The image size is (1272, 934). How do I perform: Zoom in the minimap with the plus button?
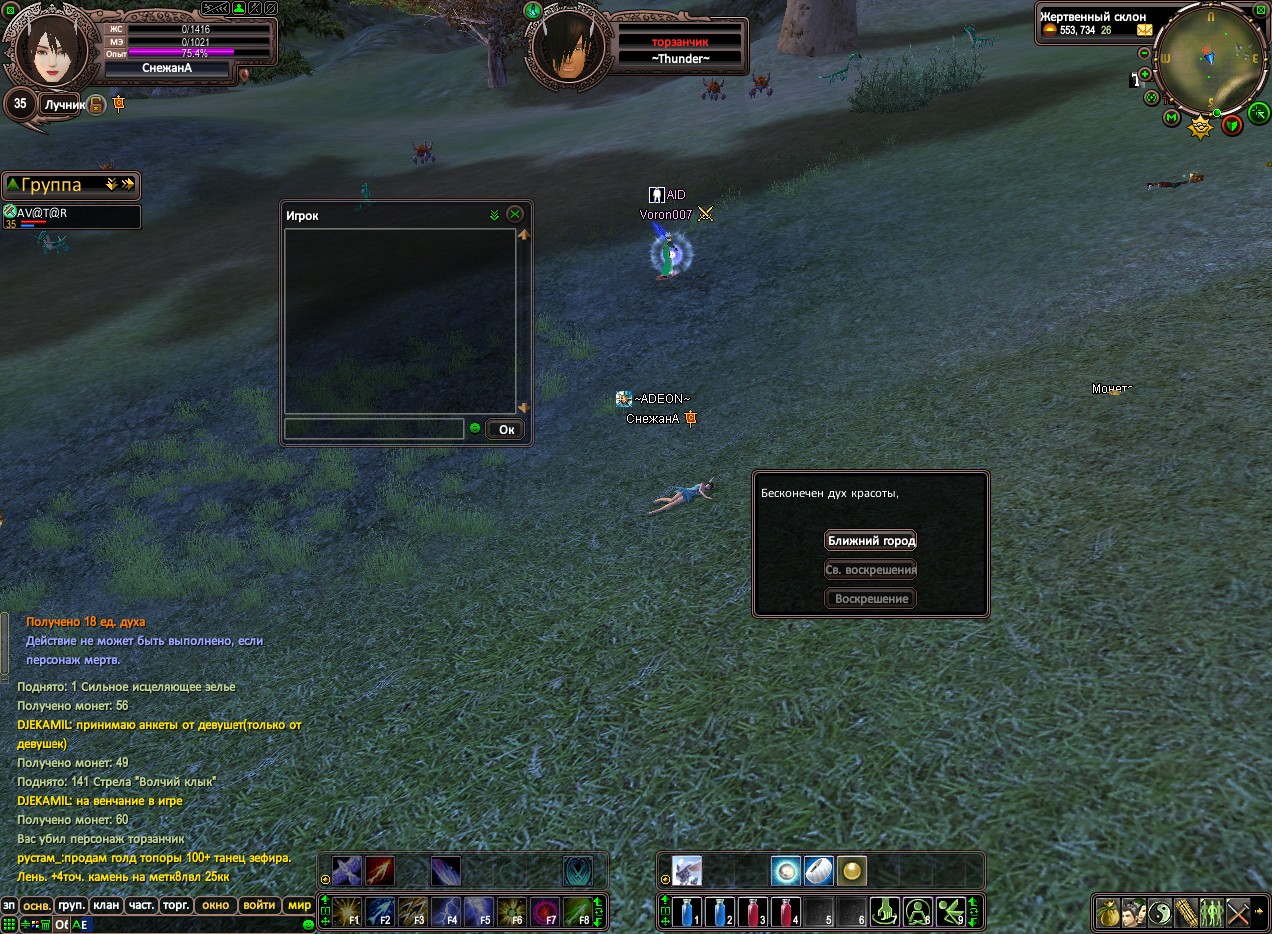[x=1145, y=74]
